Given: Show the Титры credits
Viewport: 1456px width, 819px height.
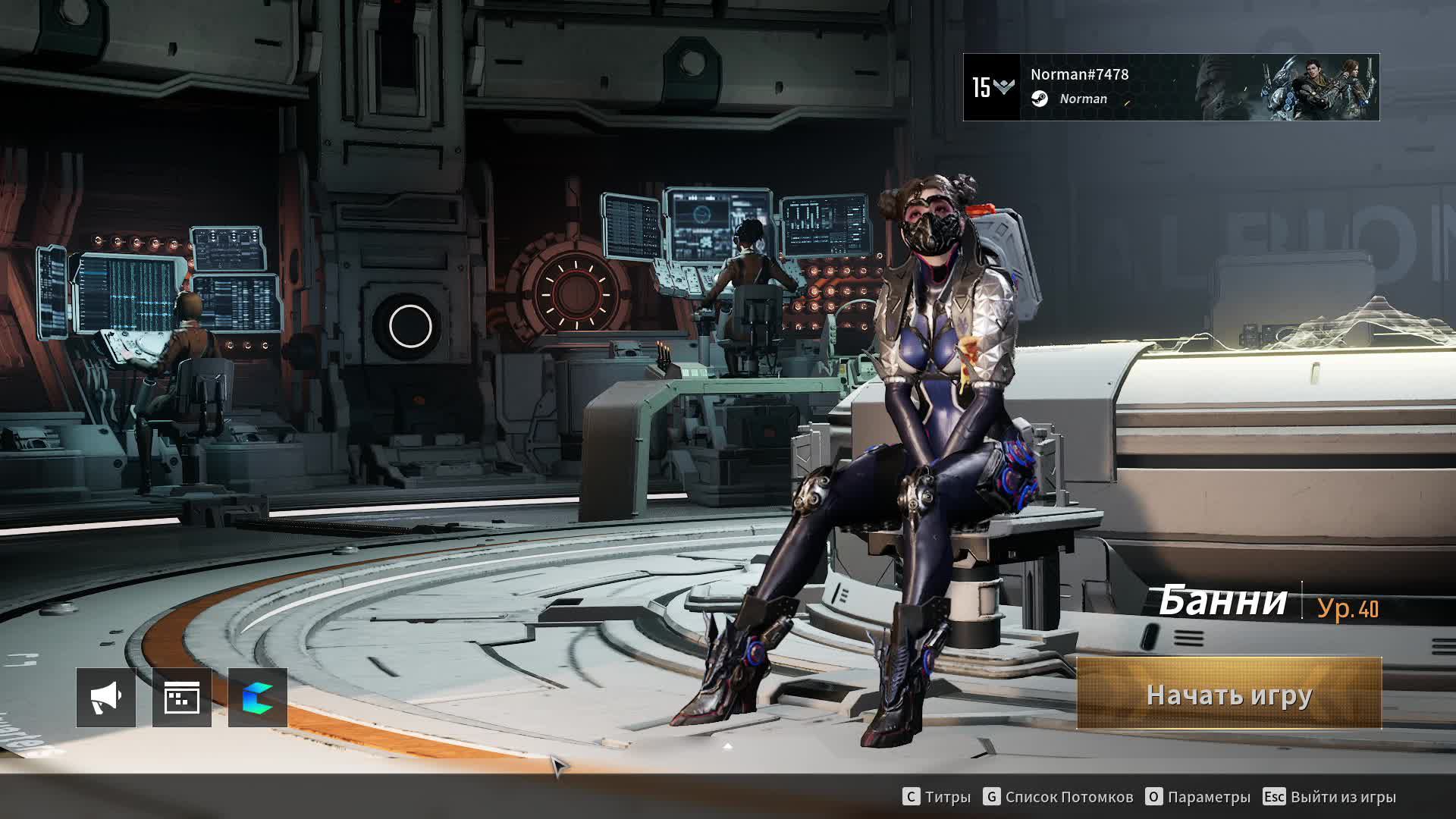Looking at the screenshot, I should (937, 797).
